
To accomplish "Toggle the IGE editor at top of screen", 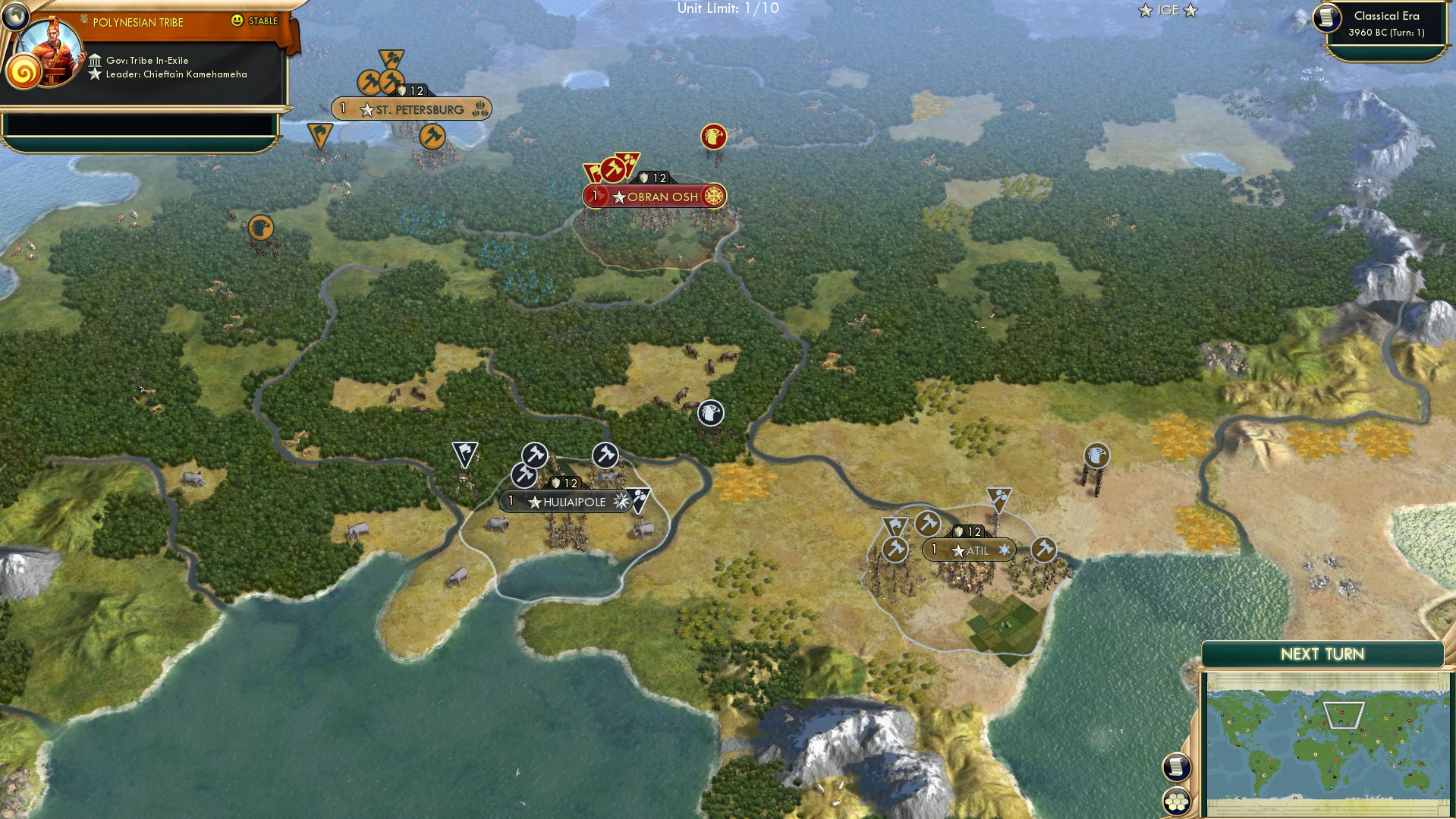I will [1168, 11].
